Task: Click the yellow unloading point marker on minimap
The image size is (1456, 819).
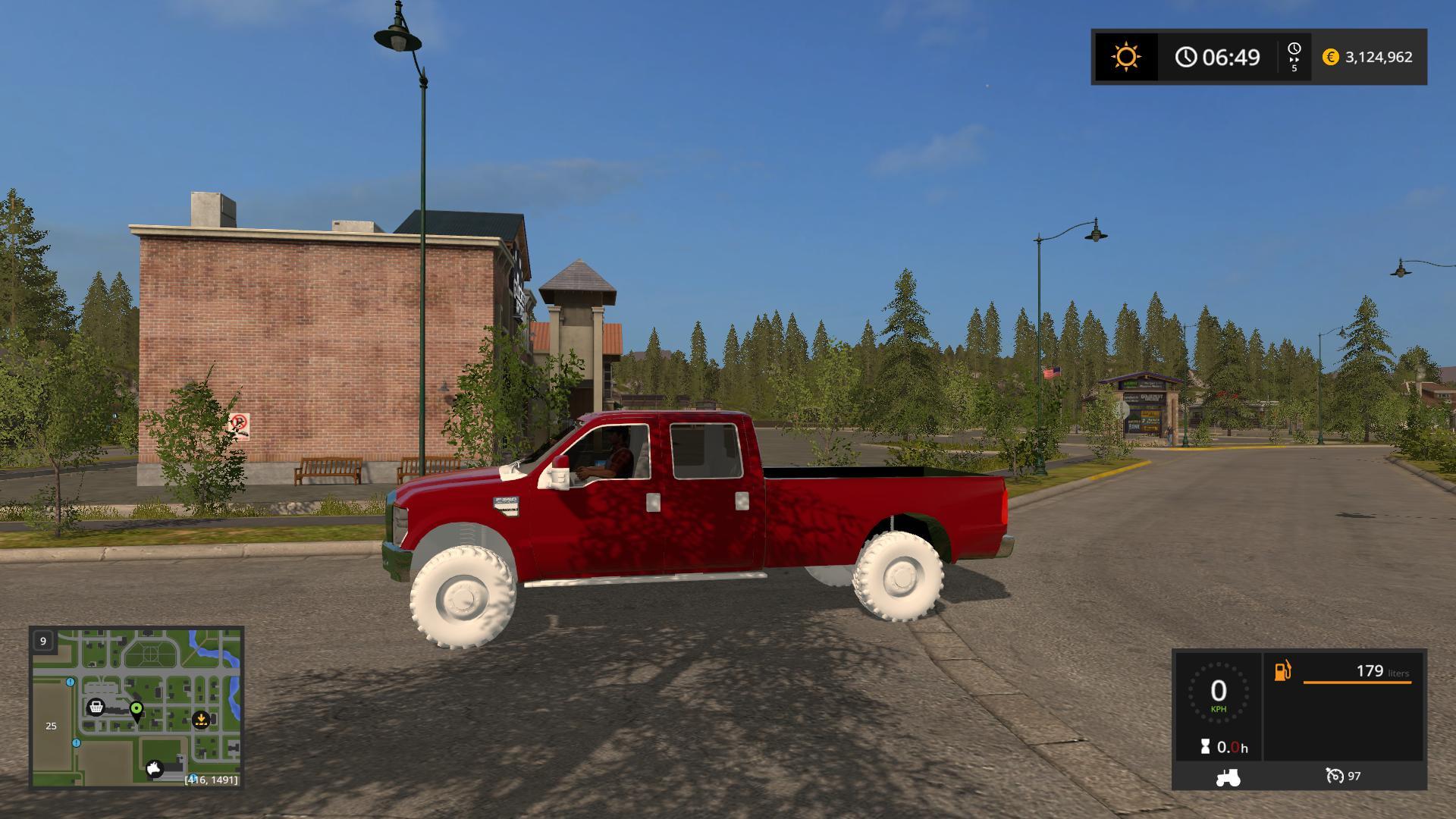Action: (x=201, y=719)
